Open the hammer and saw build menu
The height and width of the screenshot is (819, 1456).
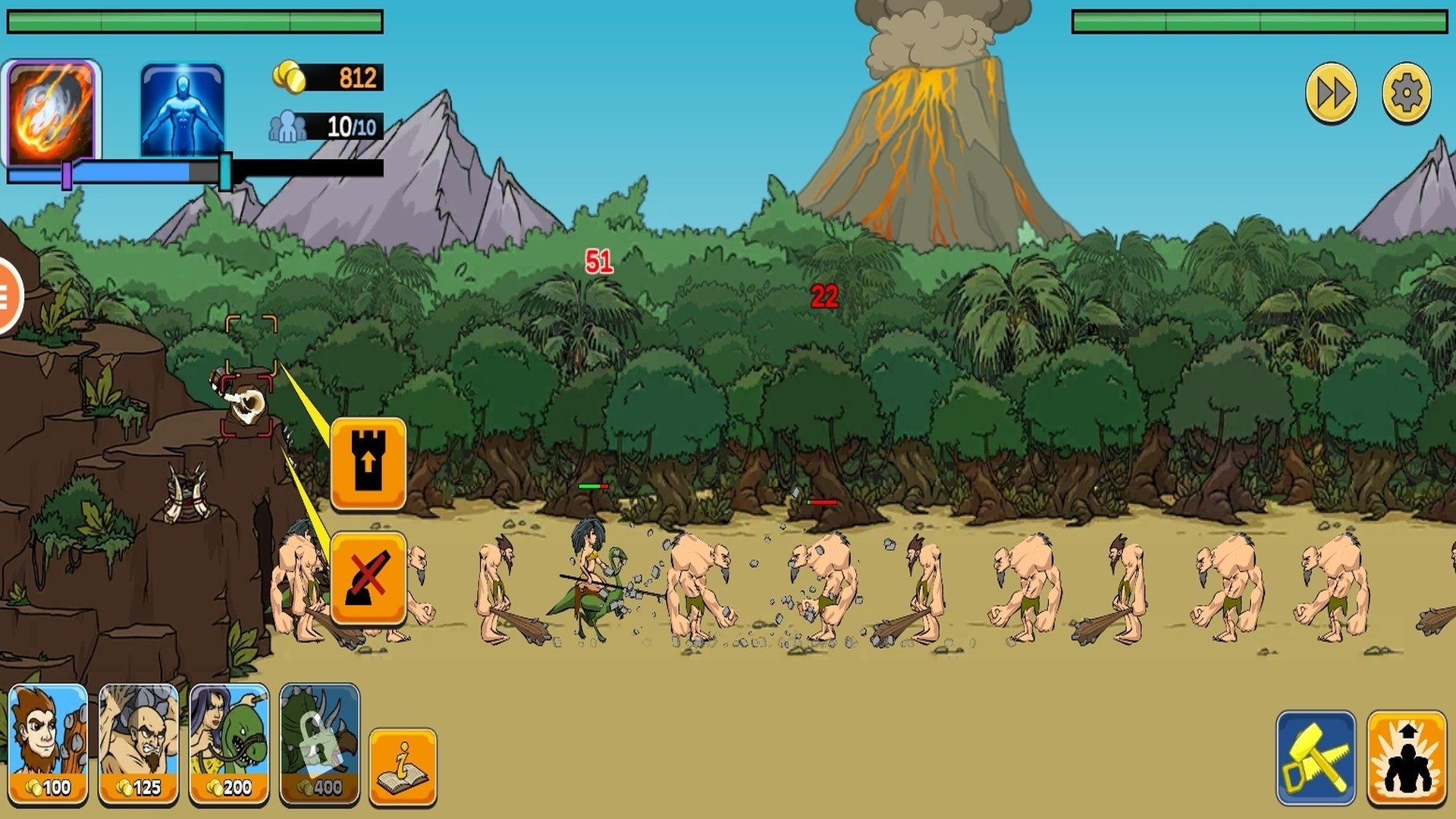pos(1316,757)
